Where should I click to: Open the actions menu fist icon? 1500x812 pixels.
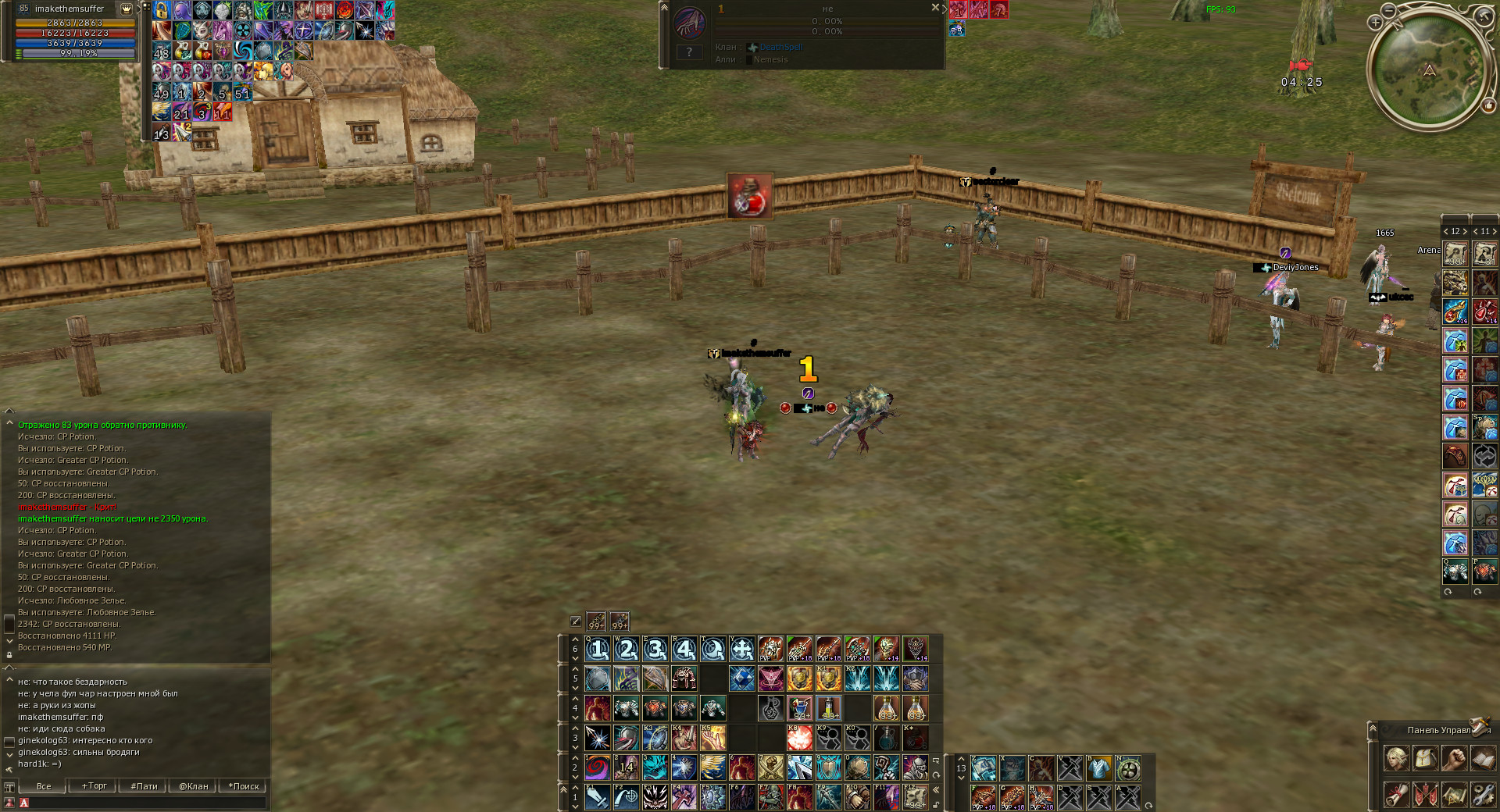(1454, 759)
